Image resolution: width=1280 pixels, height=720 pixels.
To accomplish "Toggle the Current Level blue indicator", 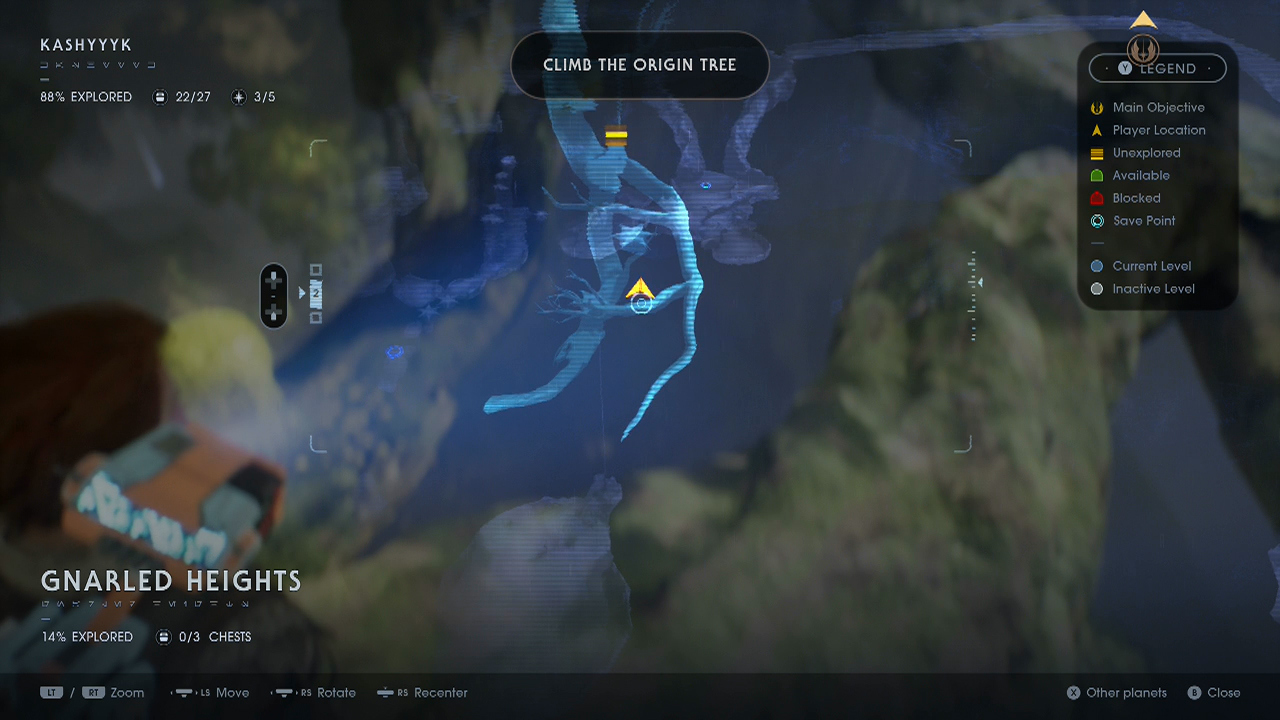I will click(x=1098, y=266).
